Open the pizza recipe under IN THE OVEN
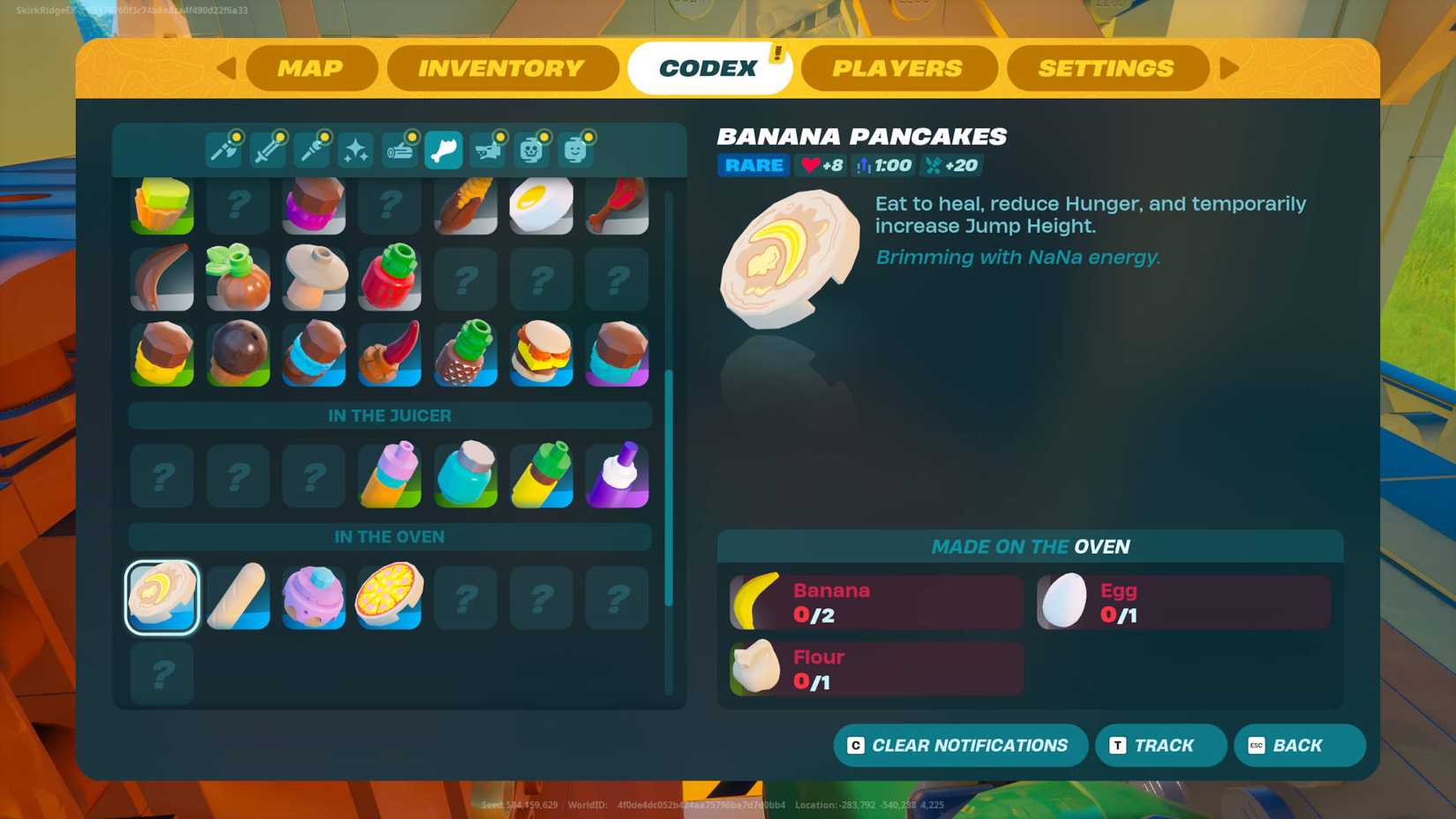 (388, 597)
